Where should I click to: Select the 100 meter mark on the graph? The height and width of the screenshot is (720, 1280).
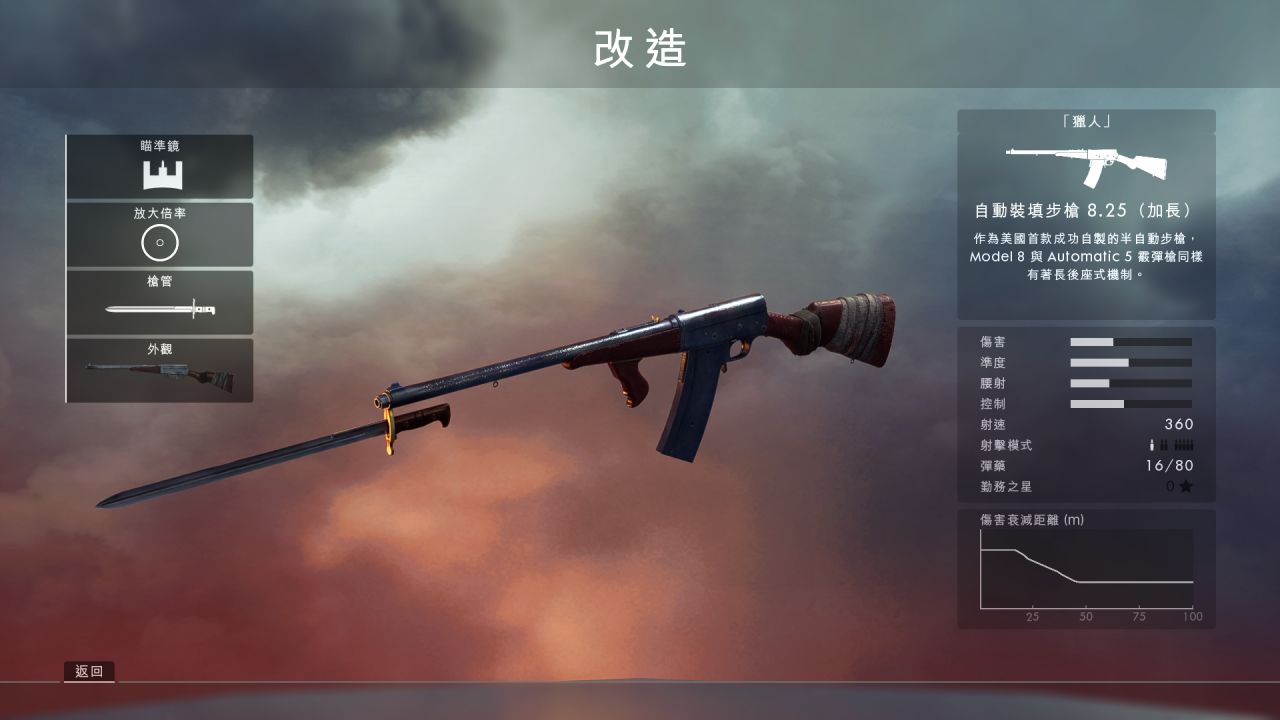pyautogui.click(x=1192, y=618)
